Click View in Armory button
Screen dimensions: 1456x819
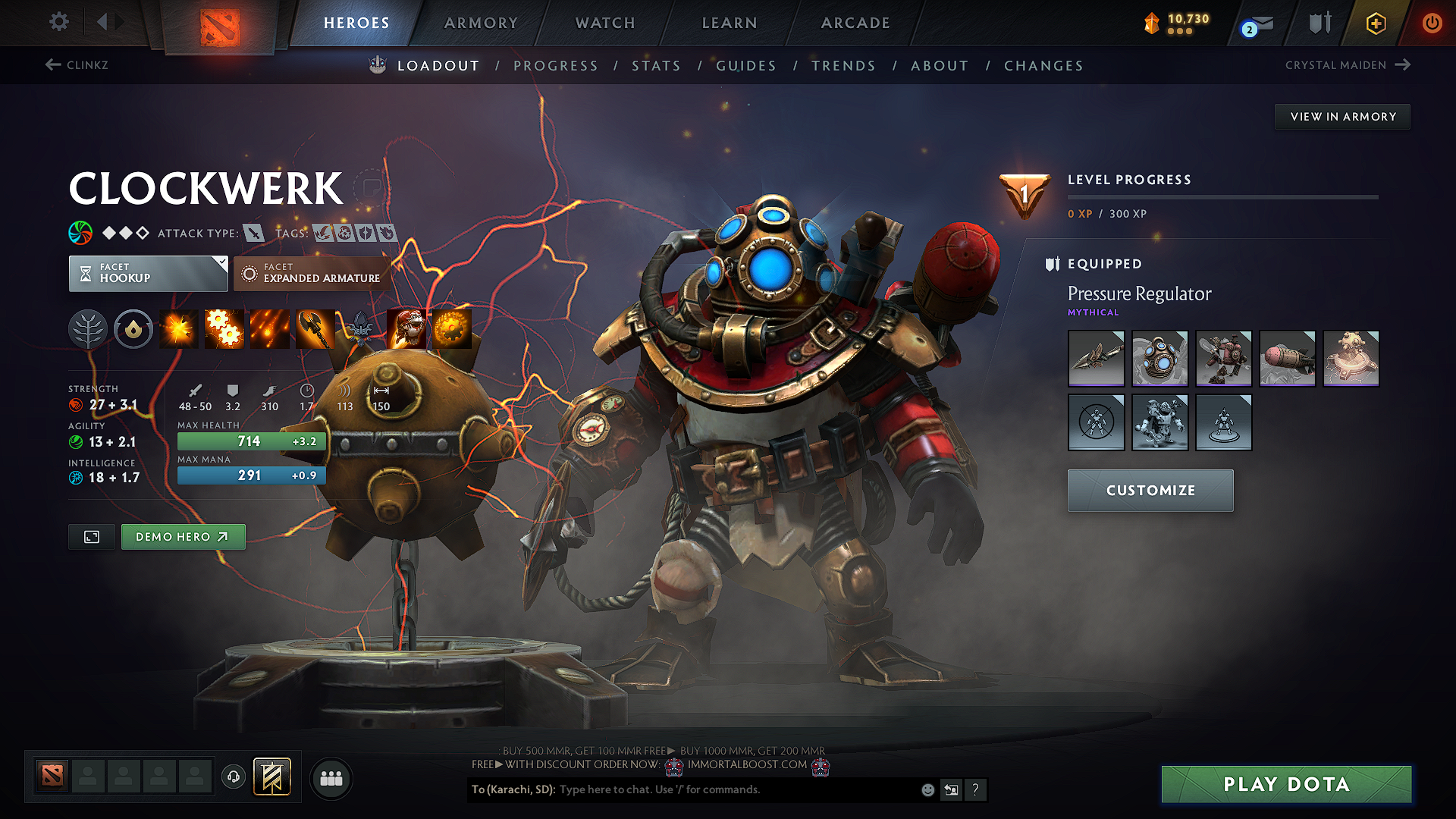coord(1342,117)
